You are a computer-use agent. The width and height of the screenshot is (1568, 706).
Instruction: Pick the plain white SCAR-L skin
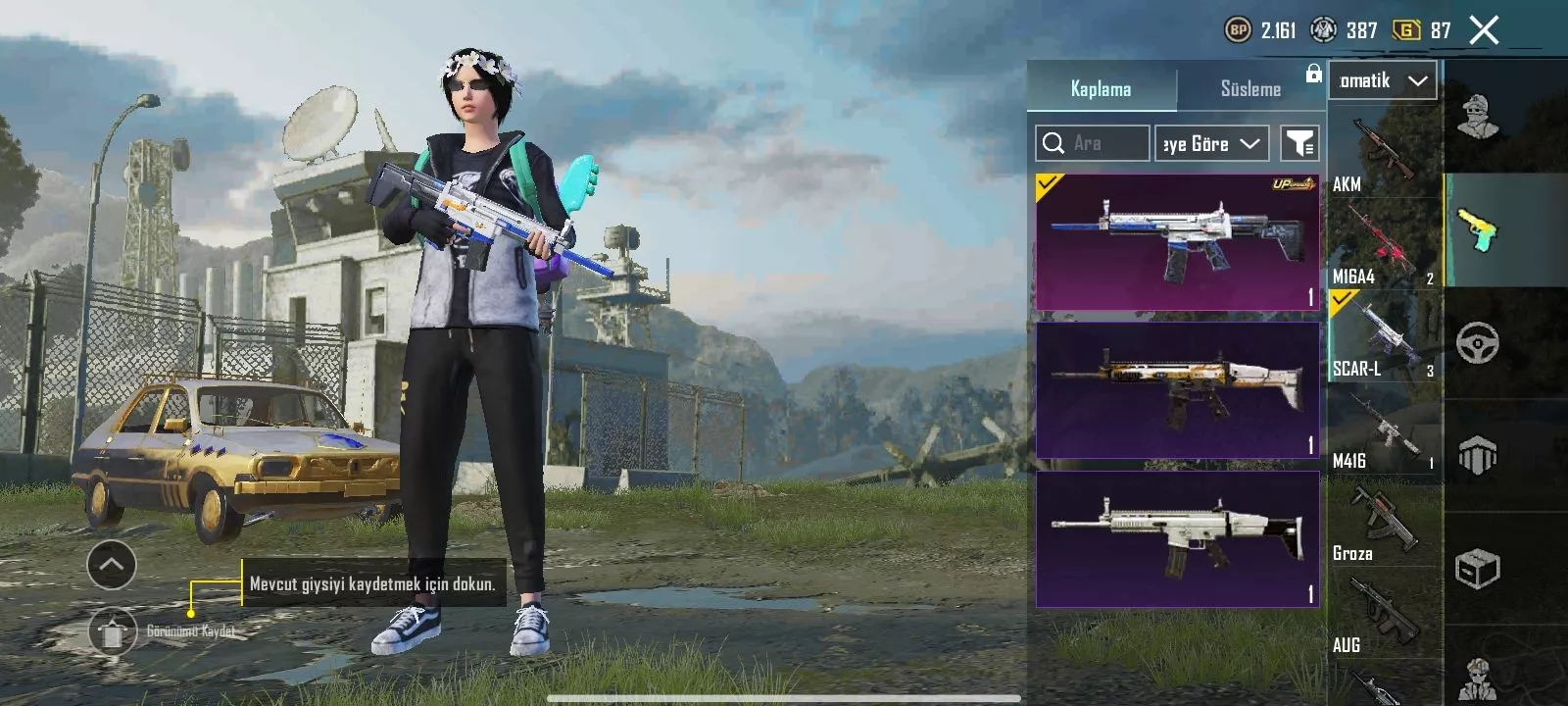pos(1177,539)
